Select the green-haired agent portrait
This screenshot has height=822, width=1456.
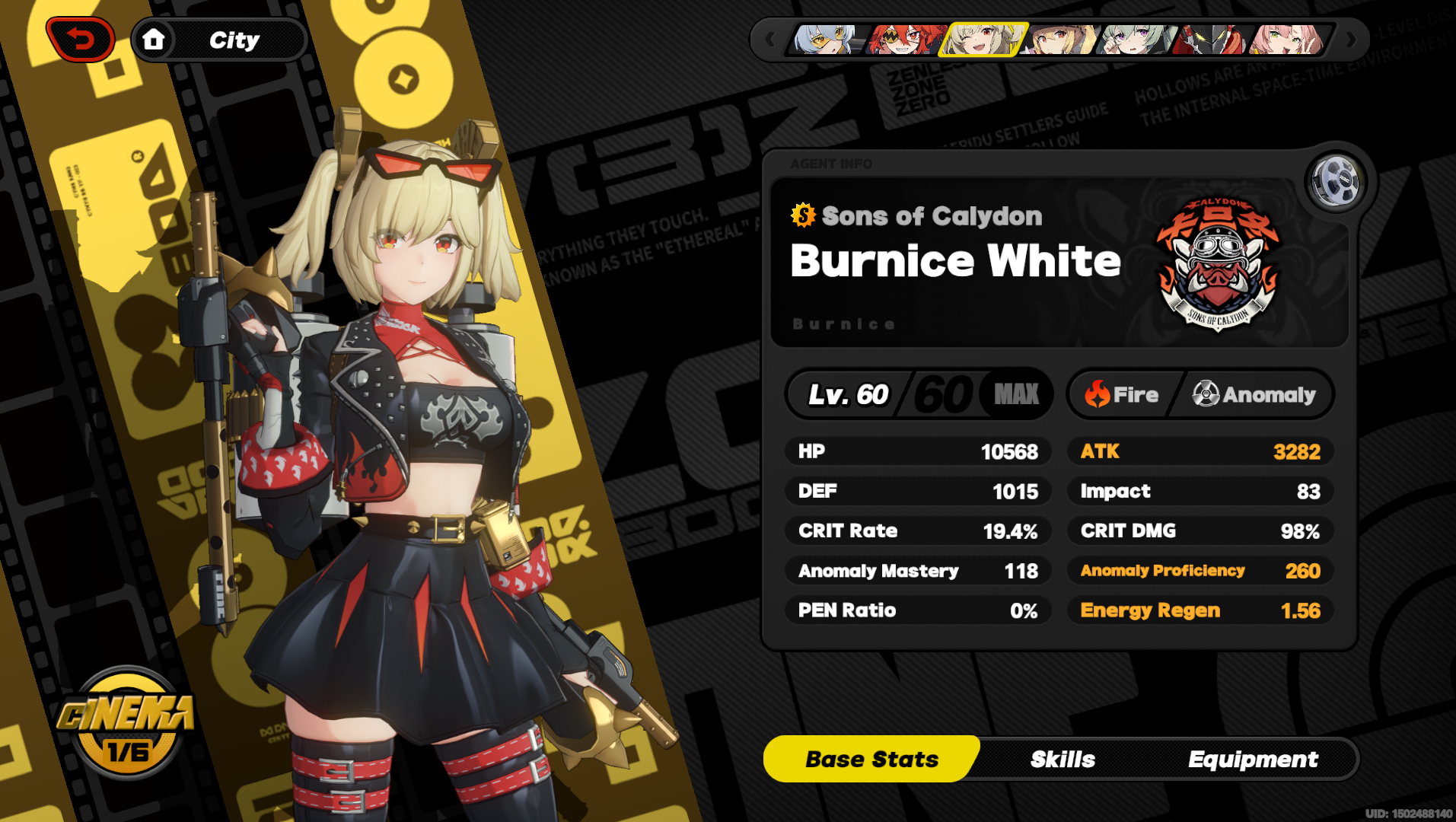1134,42
